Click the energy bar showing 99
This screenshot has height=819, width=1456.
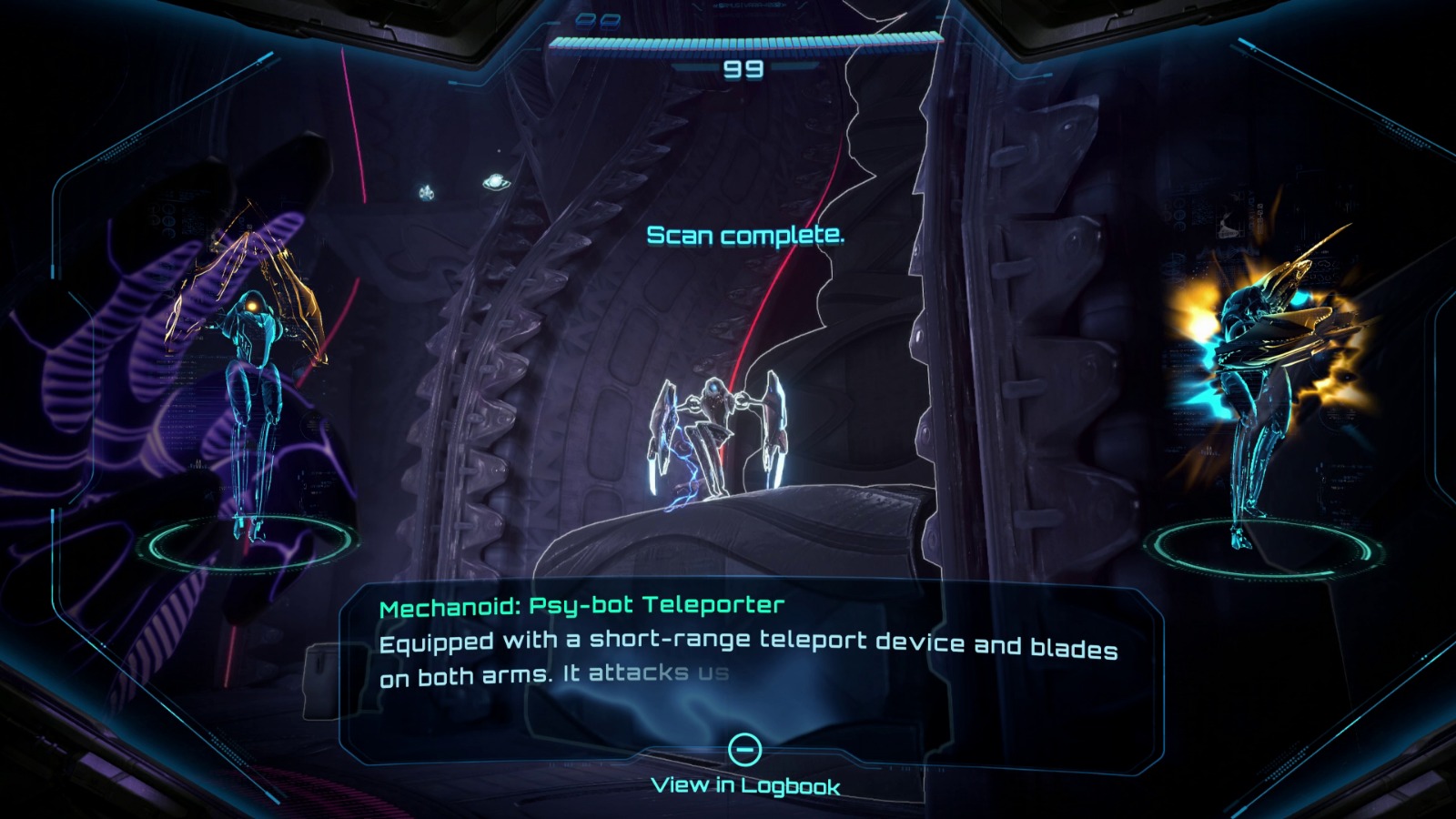click(x=746, y=41)
